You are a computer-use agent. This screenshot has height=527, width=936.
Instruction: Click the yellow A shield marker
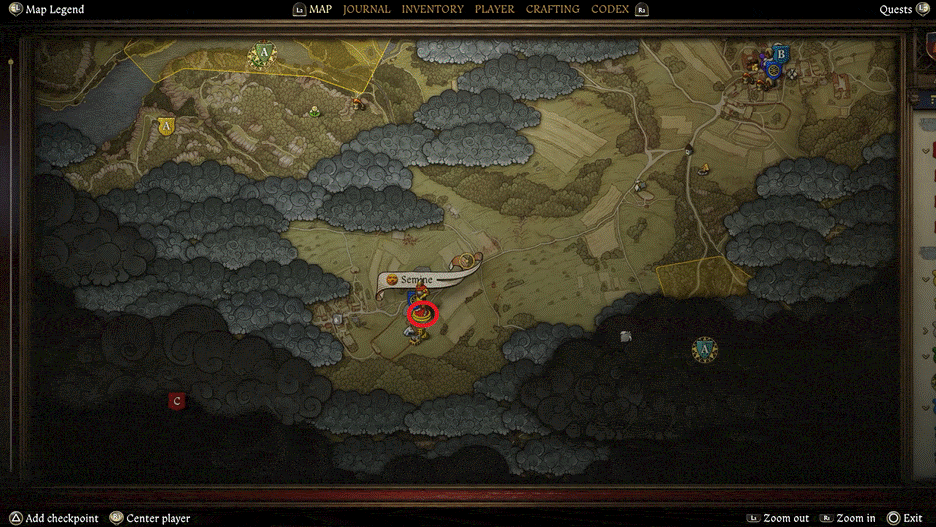pyautogui.click(x=166, y=126)
